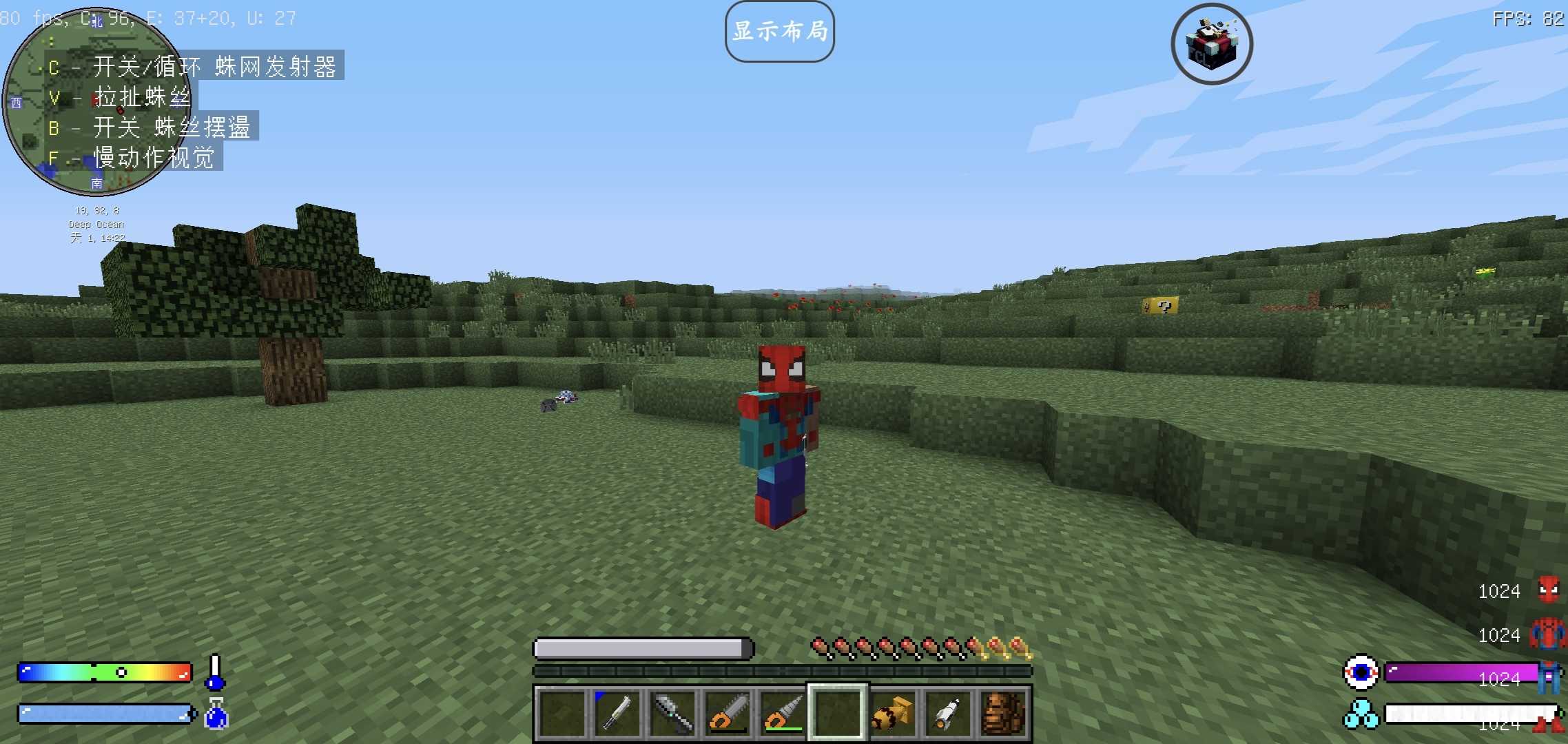Click the eyeball icon beside purple bar
Image resolution: width=1568 pixels, height=744 pixels.
1361,672
